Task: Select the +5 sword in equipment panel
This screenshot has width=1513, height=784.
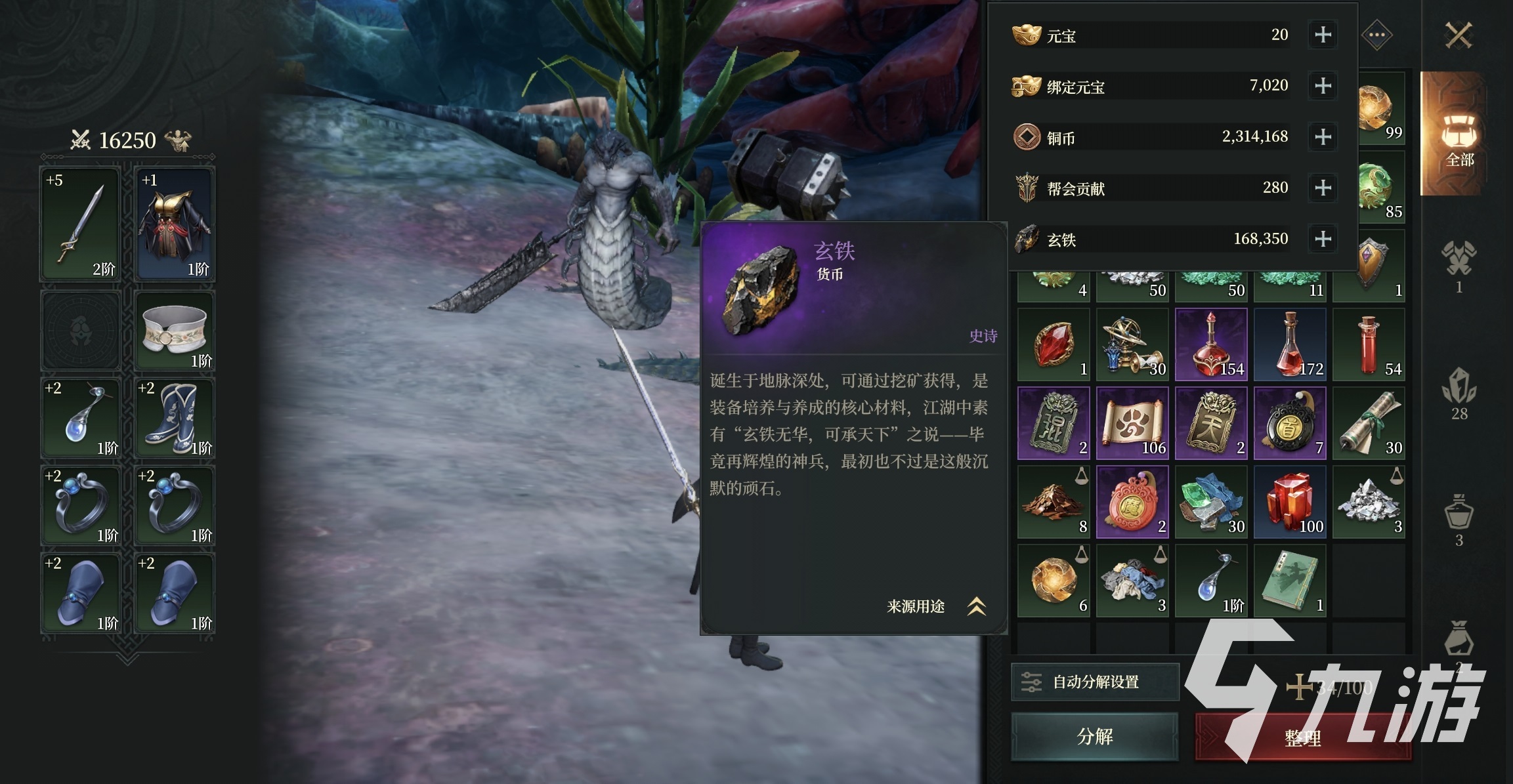Action: pyautogui.click(x=80, y=223)
